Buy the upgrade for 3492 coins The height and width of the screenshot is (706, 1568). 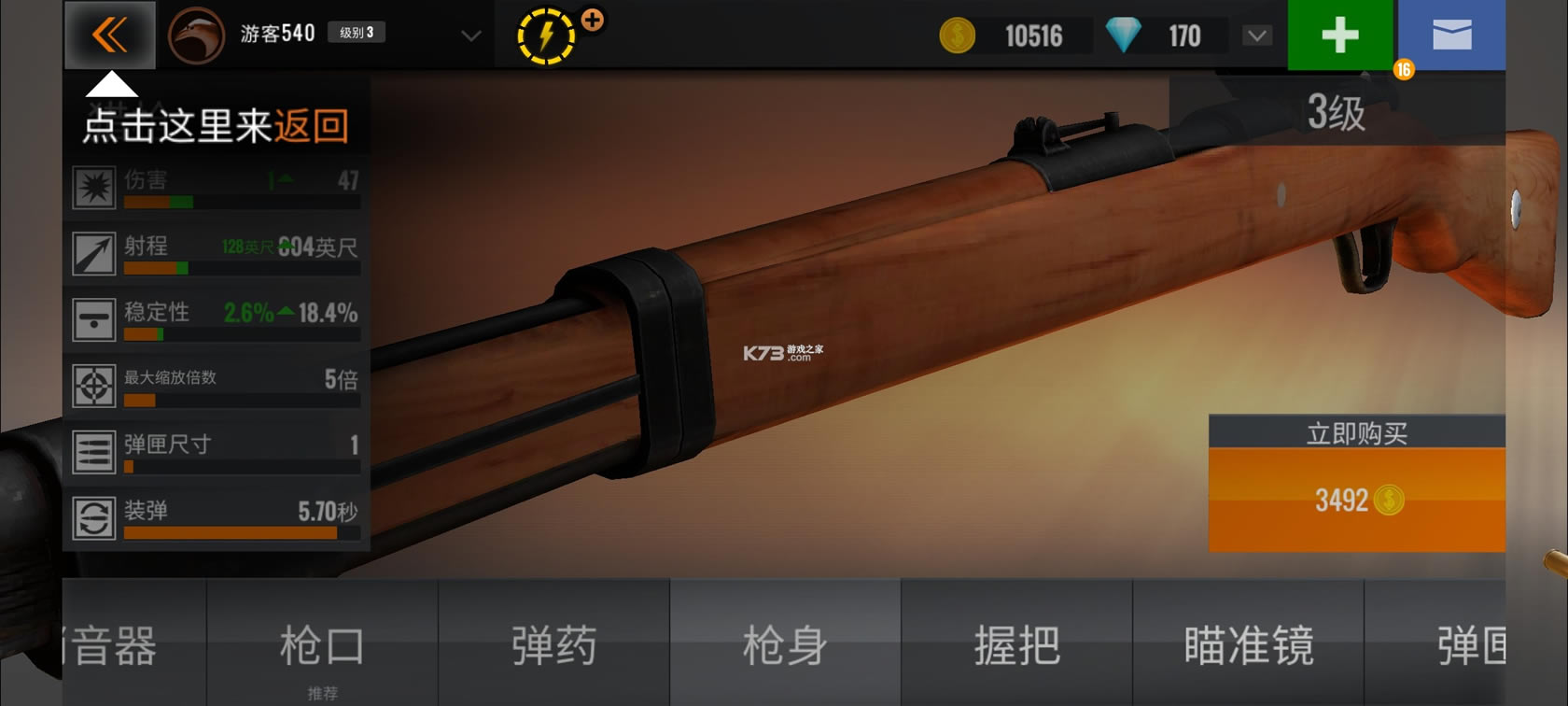[x=1356, y=500]
